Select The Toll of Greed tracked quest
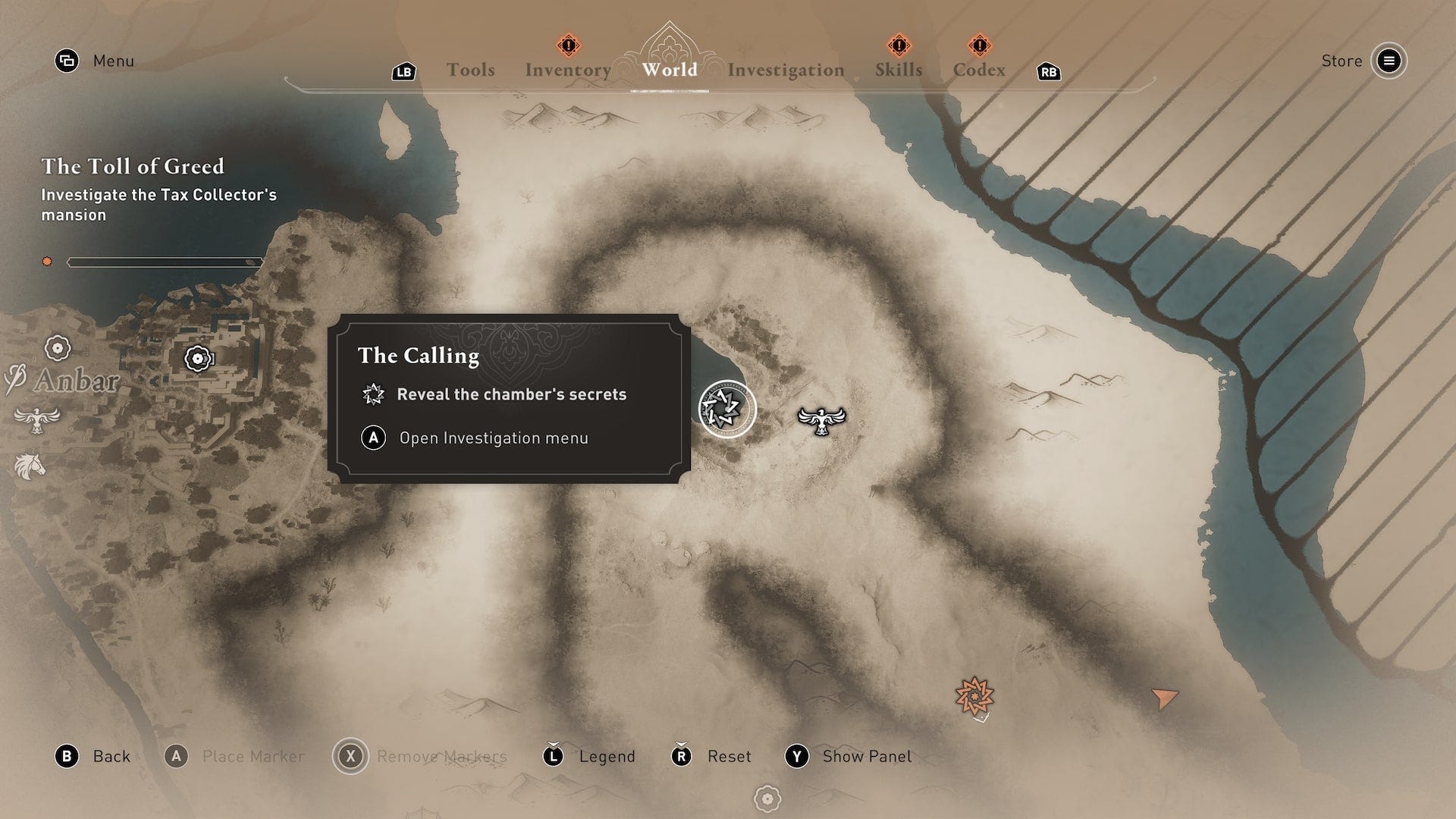 (x=133, y=166)
